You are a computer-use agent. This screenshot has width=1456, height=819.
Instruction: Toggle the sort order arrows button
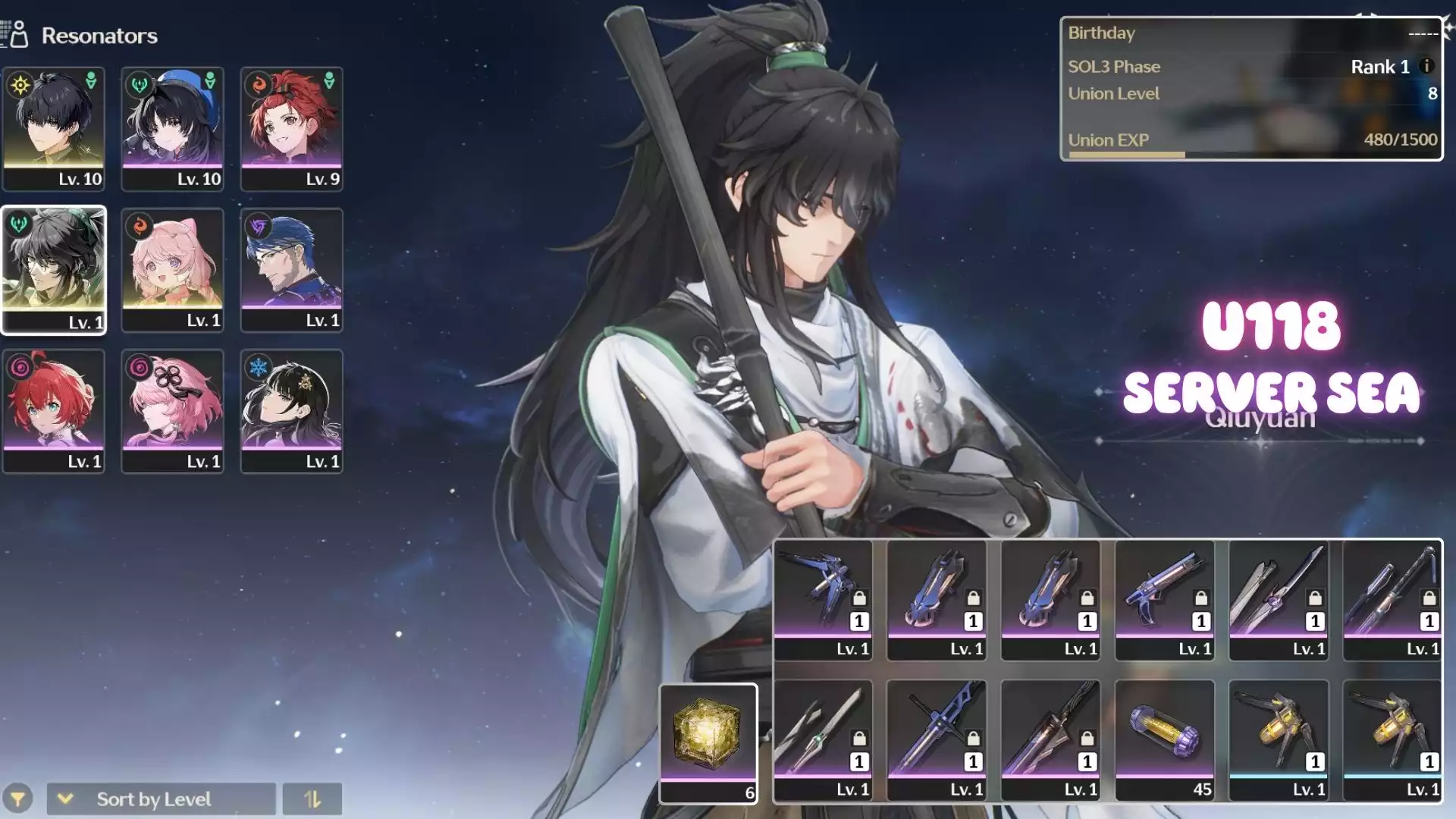tap(312, 799)
